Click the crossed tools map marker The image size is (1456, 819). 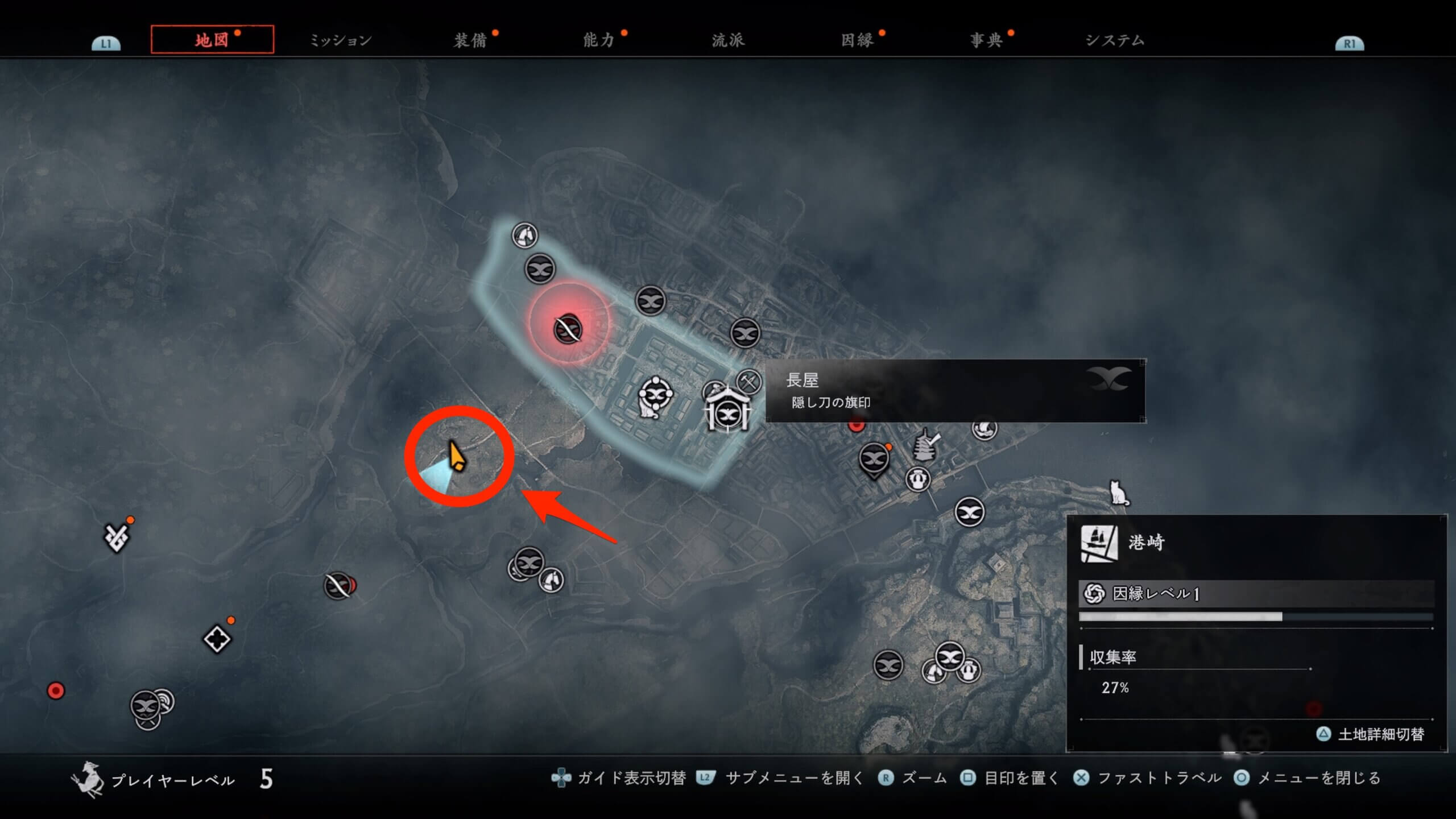(x=748, y=381)
